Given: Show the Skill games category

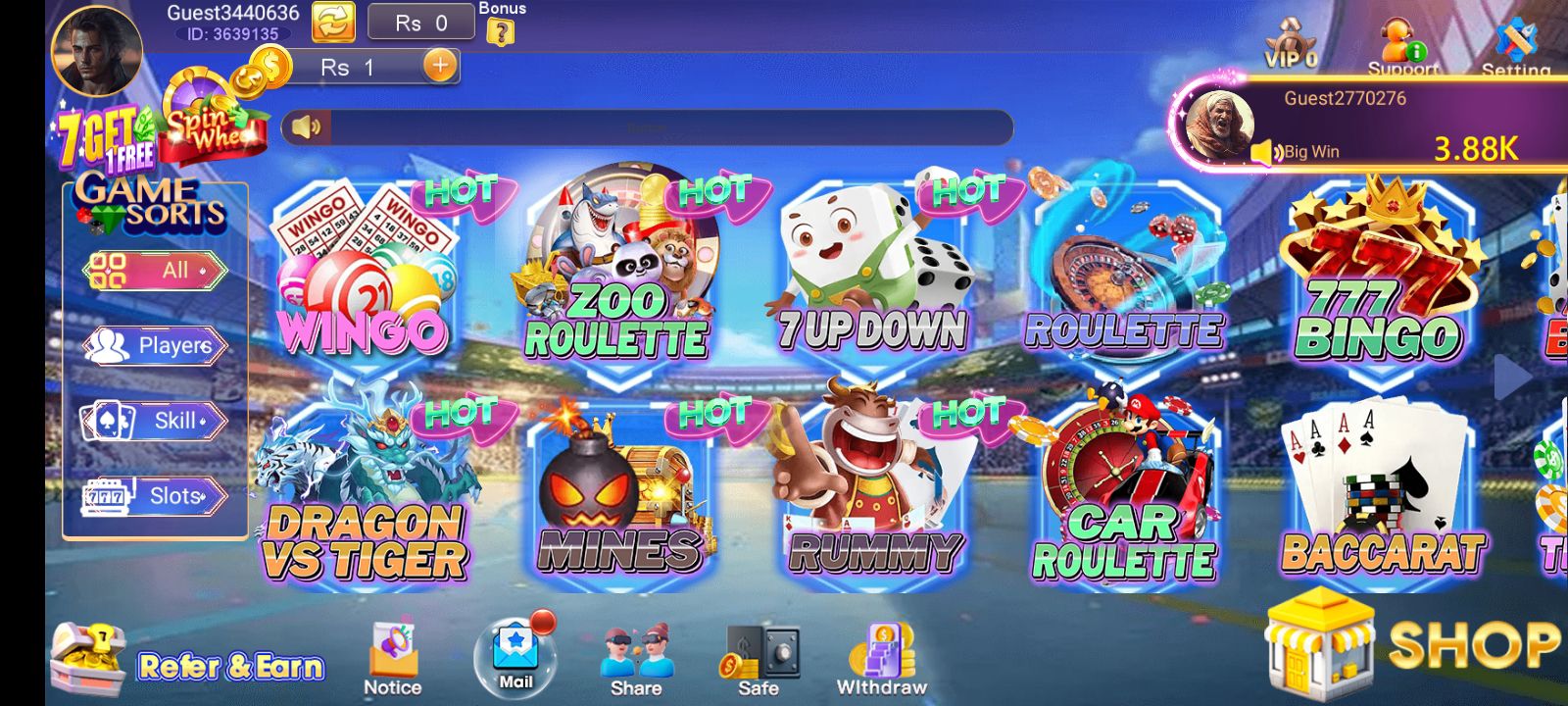Looking at the screenshot, I should [x=155, y=422].
